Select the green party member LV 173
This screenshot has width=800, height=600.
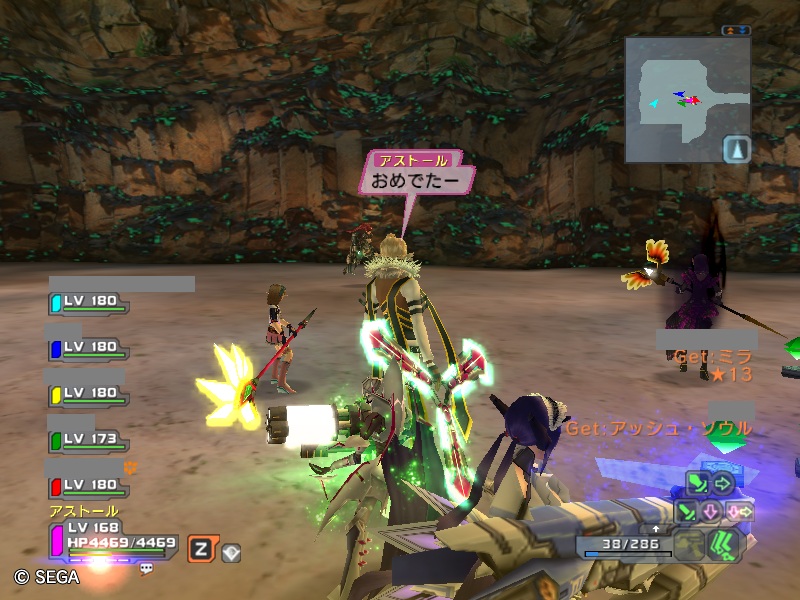click(88, 439)
